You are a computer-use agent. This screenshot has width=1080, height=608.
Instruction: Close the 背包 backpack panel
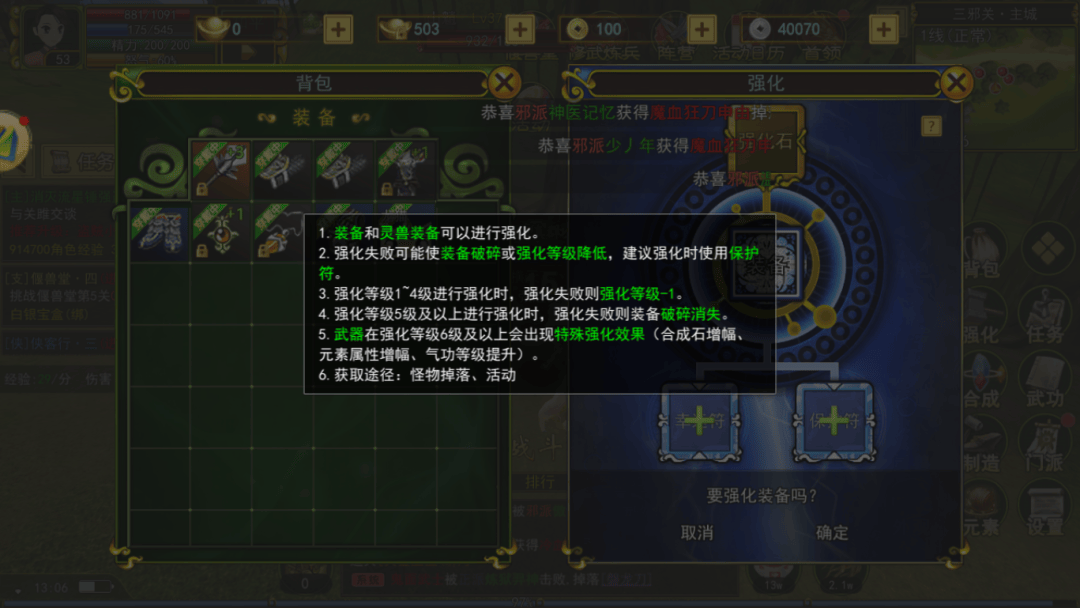pos(506,83)
